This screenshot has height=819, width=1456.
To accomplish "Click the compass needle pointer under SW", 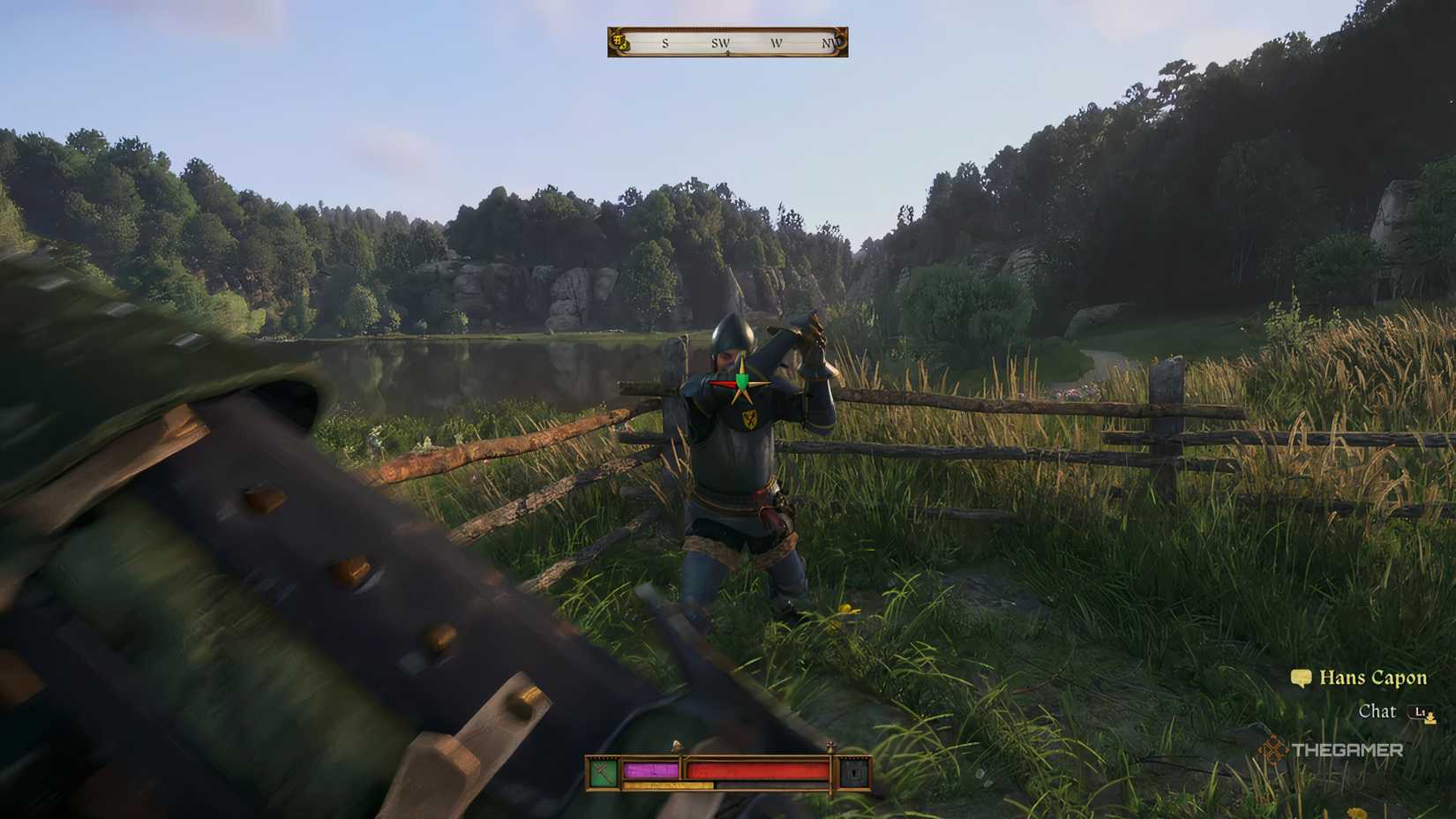I will 728,53.
